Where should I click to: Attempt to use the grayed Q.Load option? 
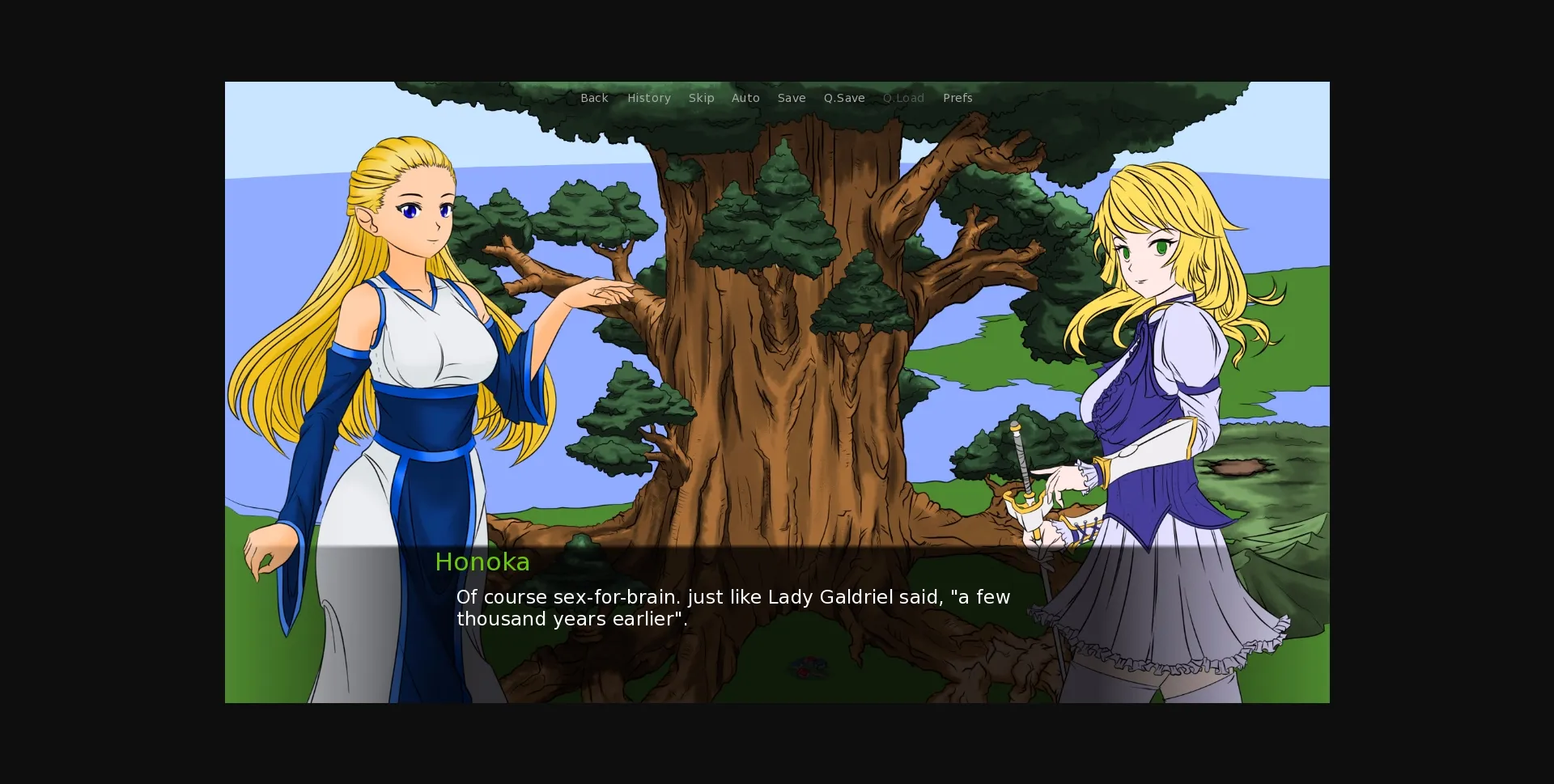click(x=903, y=98)
